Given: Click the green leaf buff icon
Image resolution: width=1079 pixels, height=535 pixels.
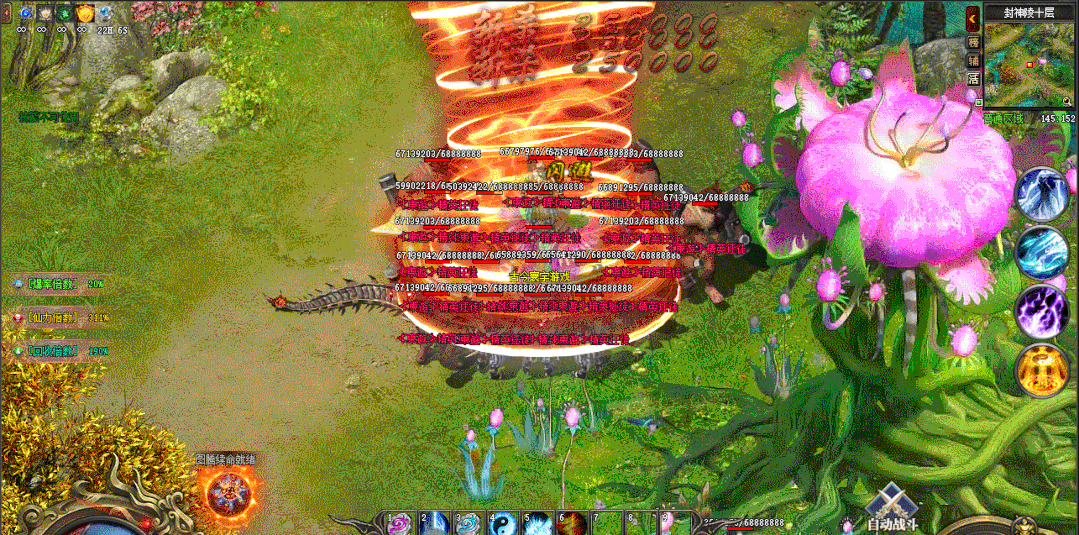Looking at the screenshot, I should (64, 13).
